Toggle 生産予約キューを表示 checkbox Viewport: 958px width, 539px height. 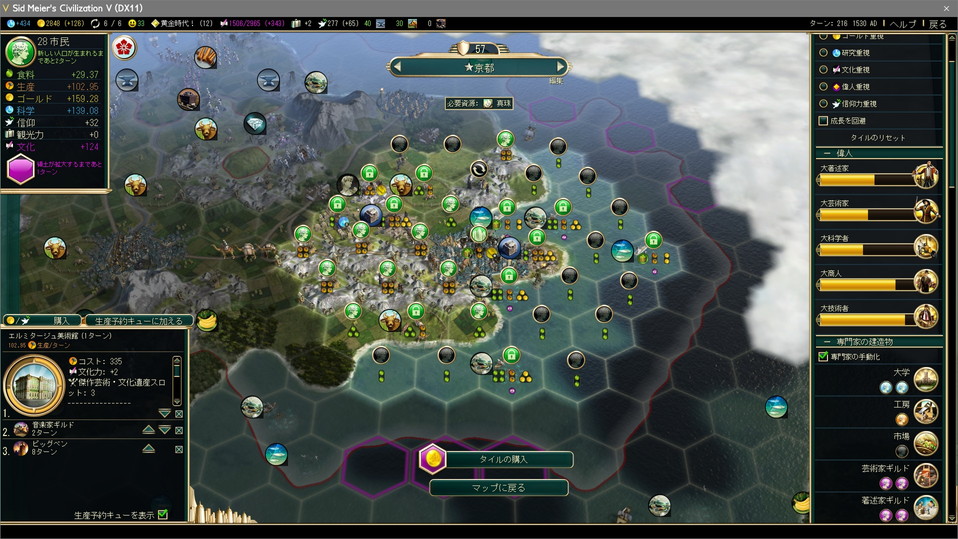tap(162, 515)
